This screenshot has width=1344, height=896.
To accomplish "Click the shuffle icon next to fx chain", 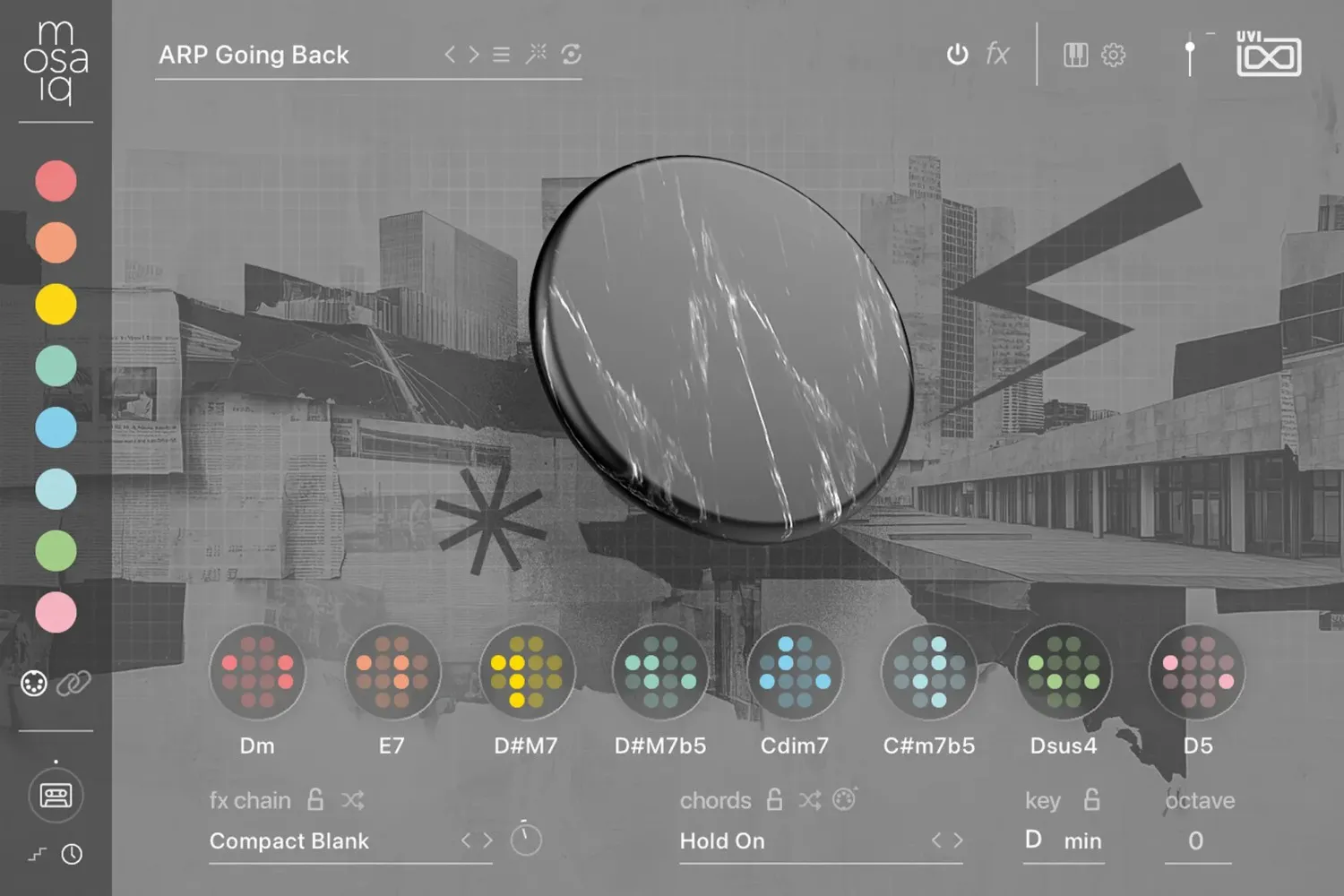I will 353,800.
